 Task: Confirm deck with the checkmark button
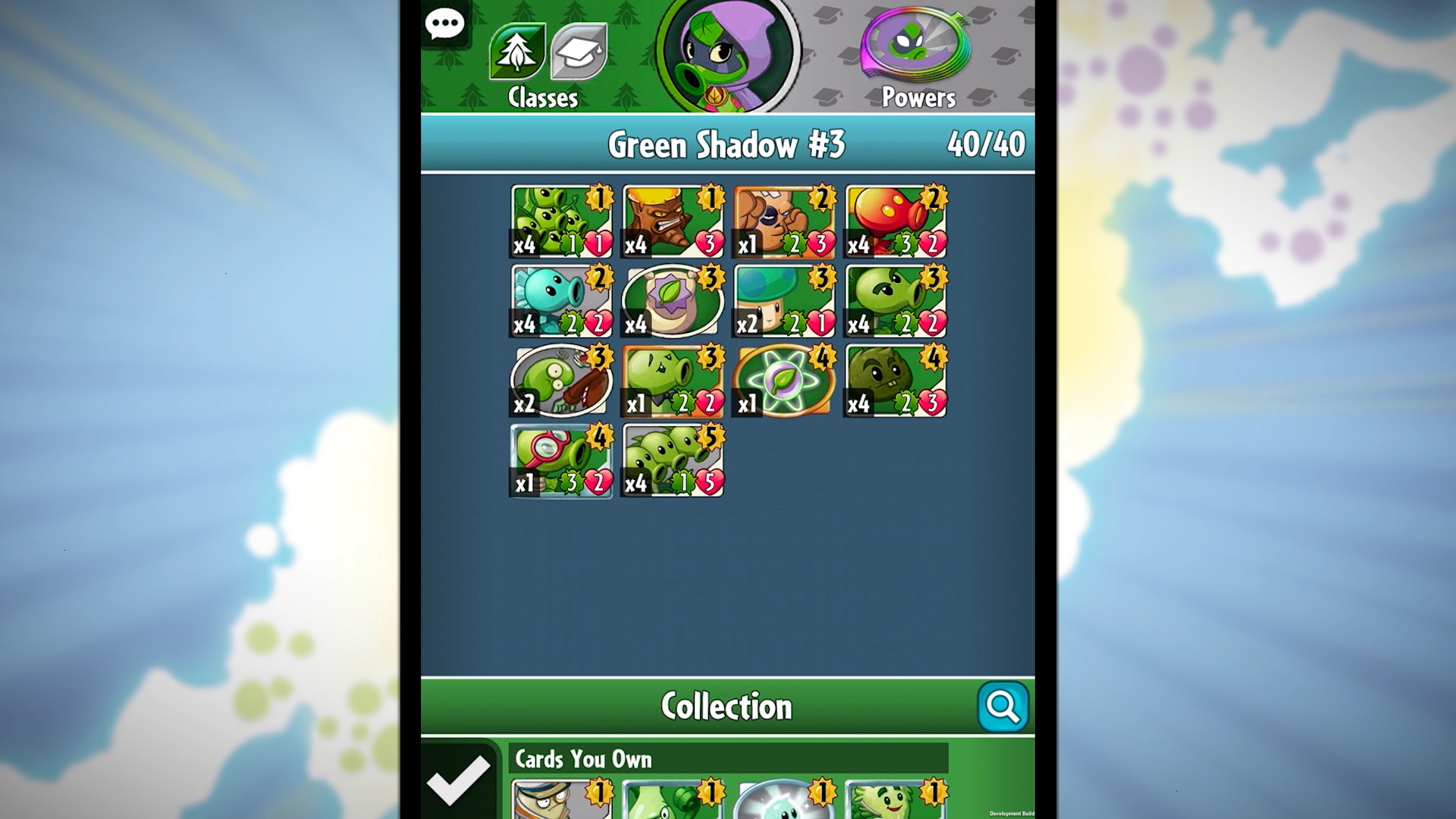458,779
